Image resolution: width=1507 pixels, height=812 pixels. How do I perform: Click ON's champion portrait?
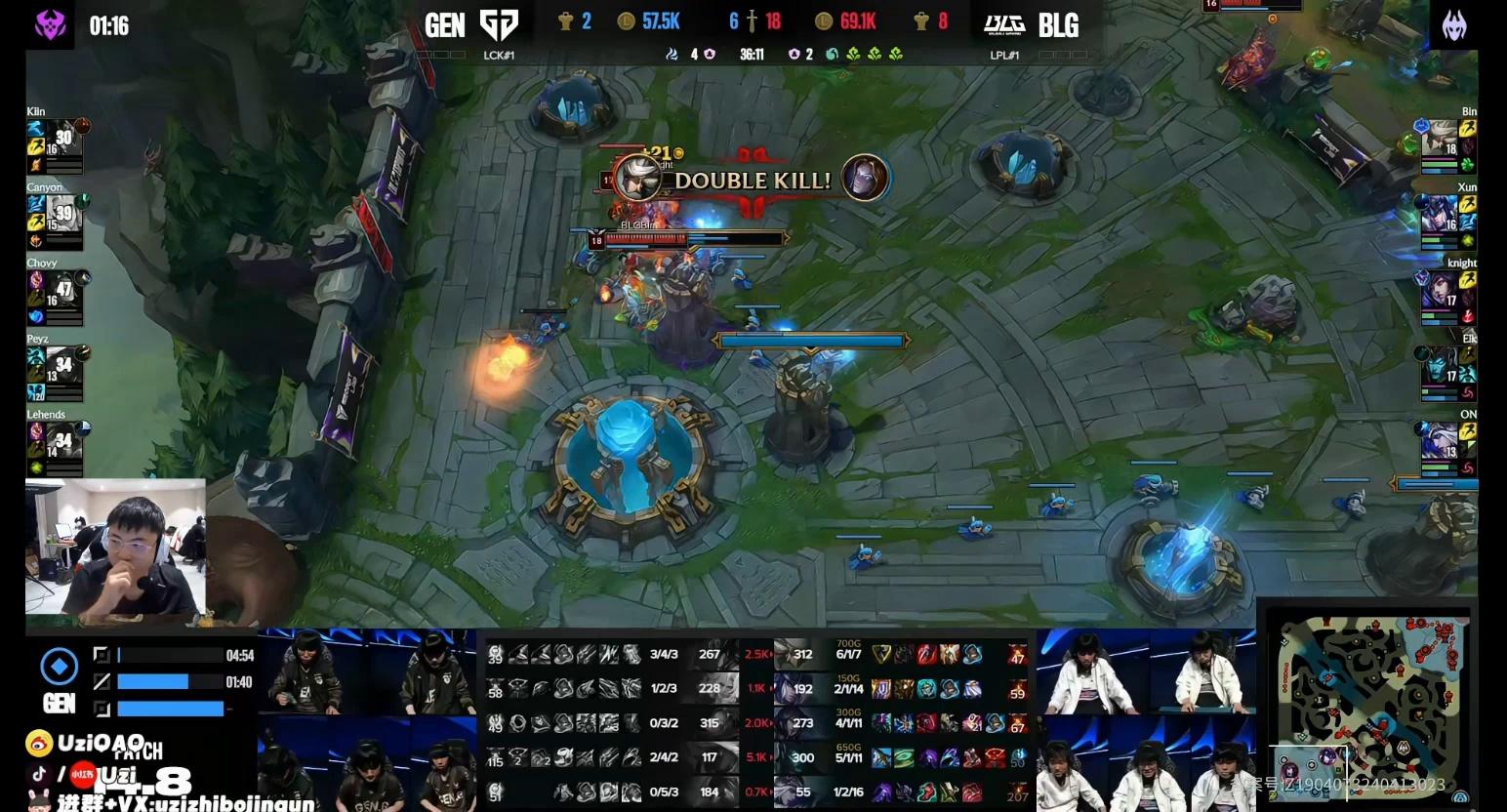tap(1439, 441)
